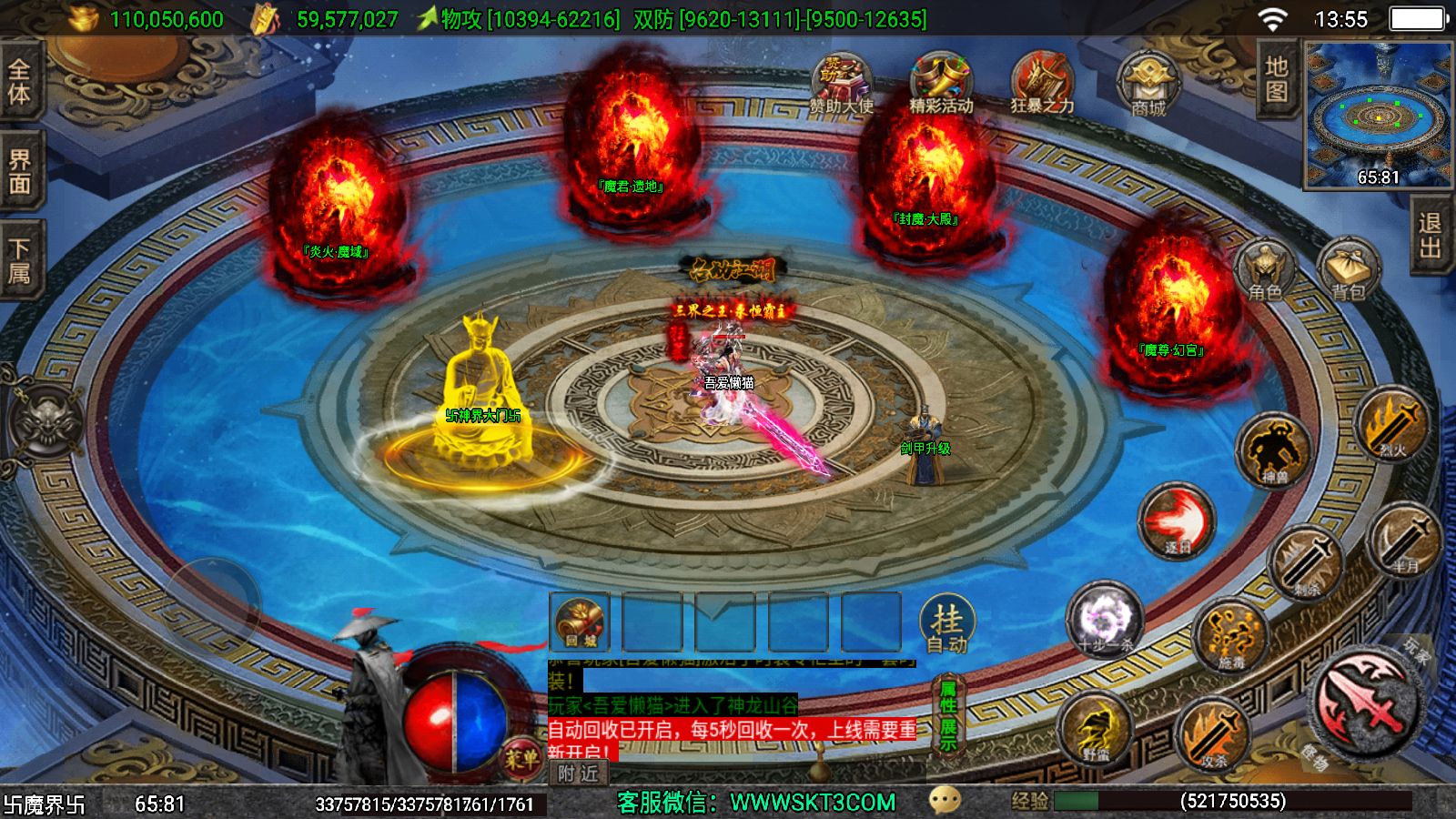
Task: Open the 赞助大使 sponsor icon
Action: click(841, 84)
